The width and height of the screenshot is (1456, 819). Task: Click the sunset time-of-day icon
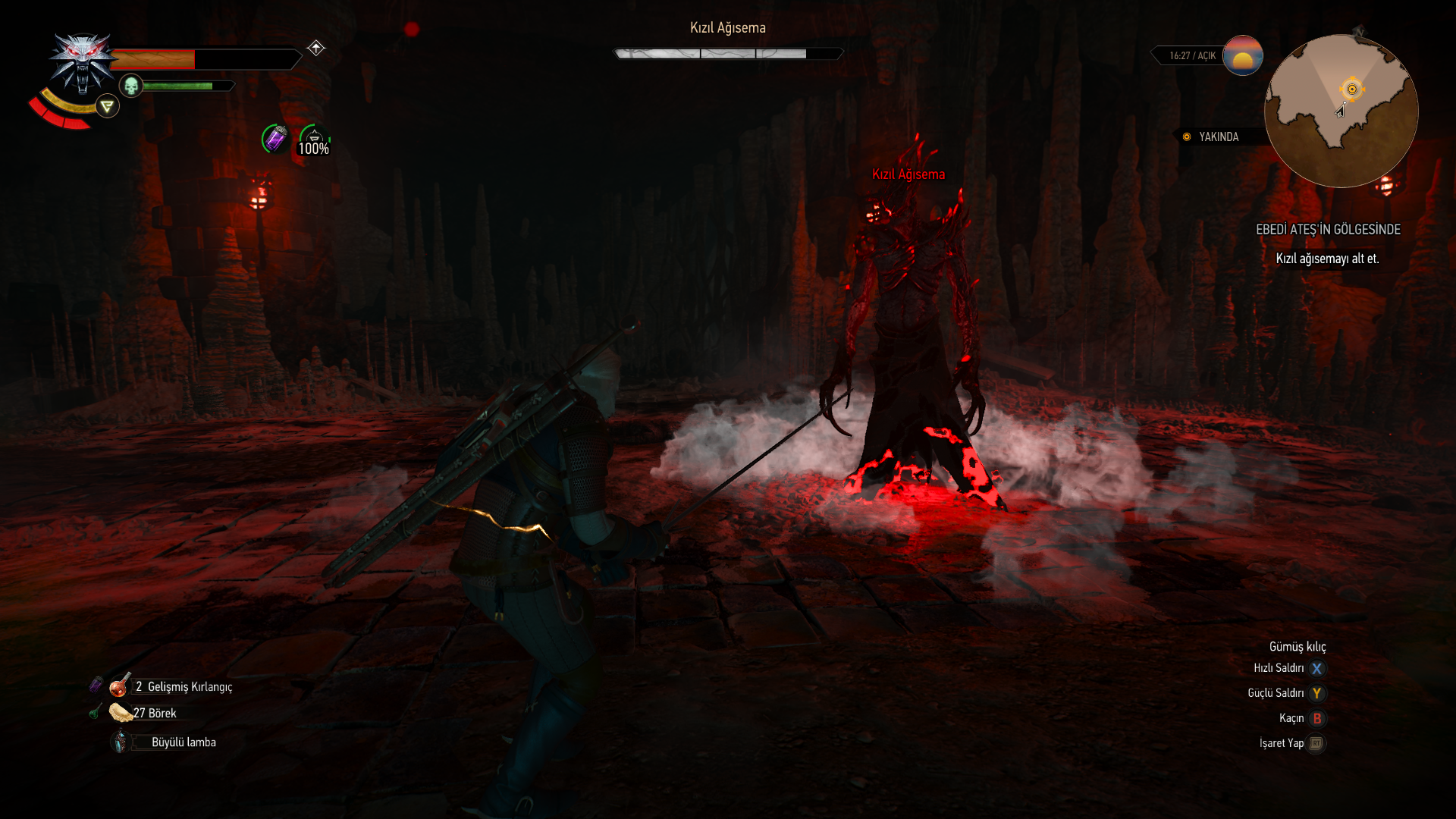pos(1242,55)
